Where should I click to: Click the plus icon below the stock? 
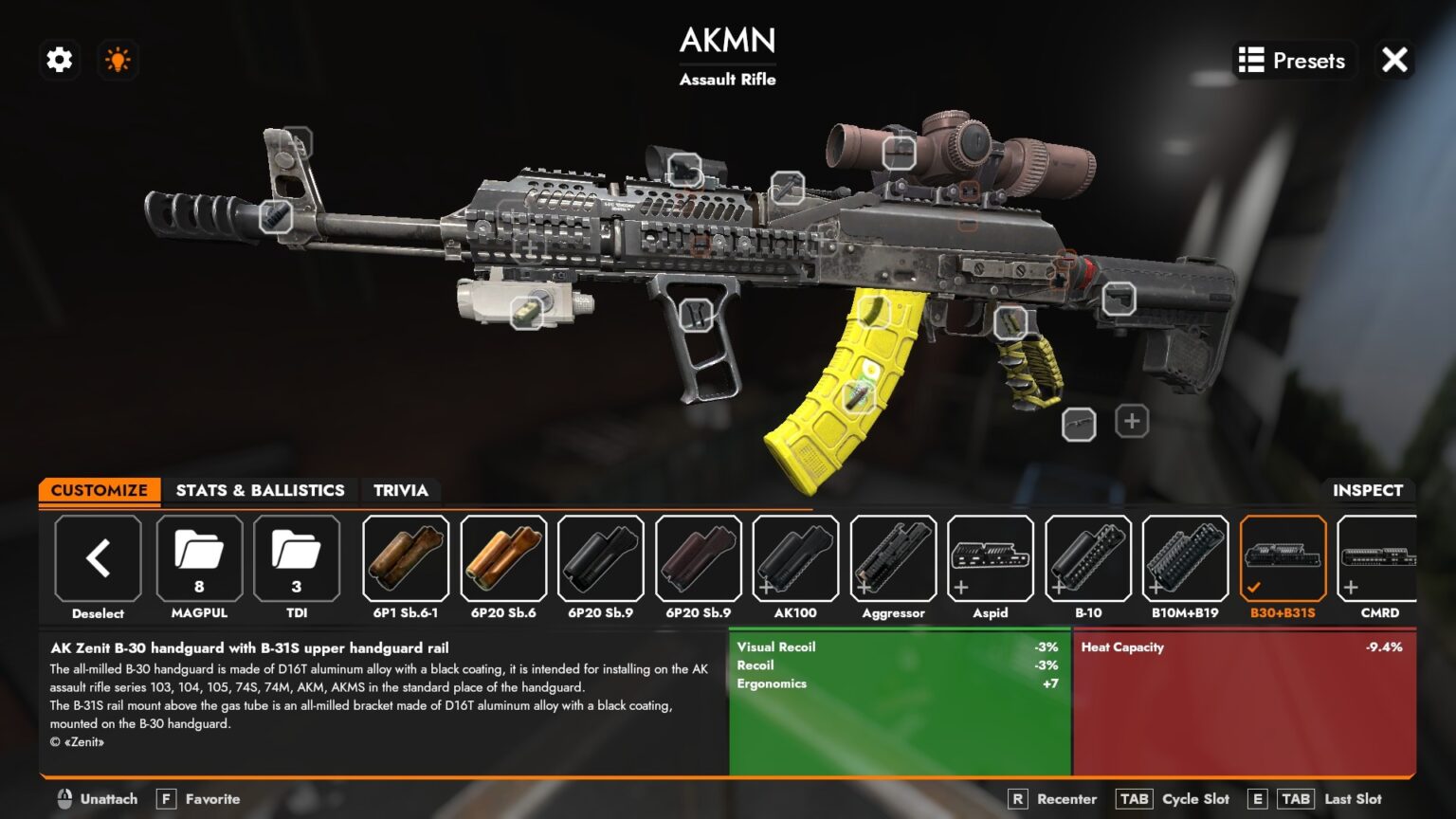pyautogui.click(x=1130, y=421)
